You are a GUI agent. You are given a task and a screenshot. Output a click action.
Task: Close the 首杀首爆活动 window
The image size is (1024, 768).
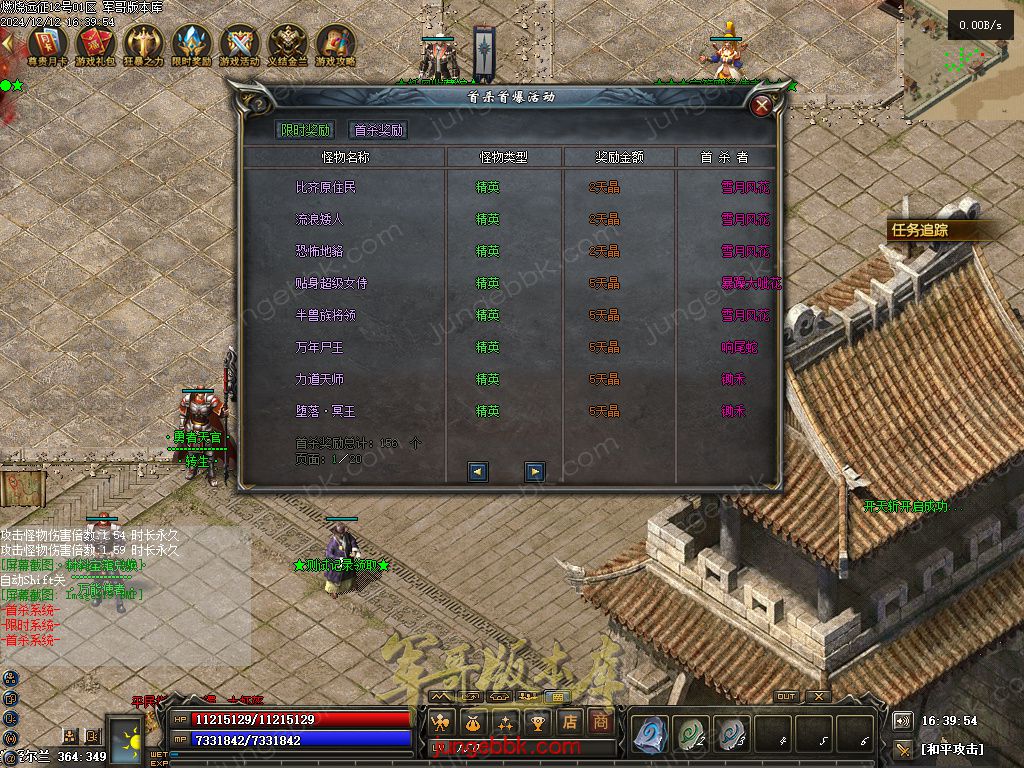762,104
